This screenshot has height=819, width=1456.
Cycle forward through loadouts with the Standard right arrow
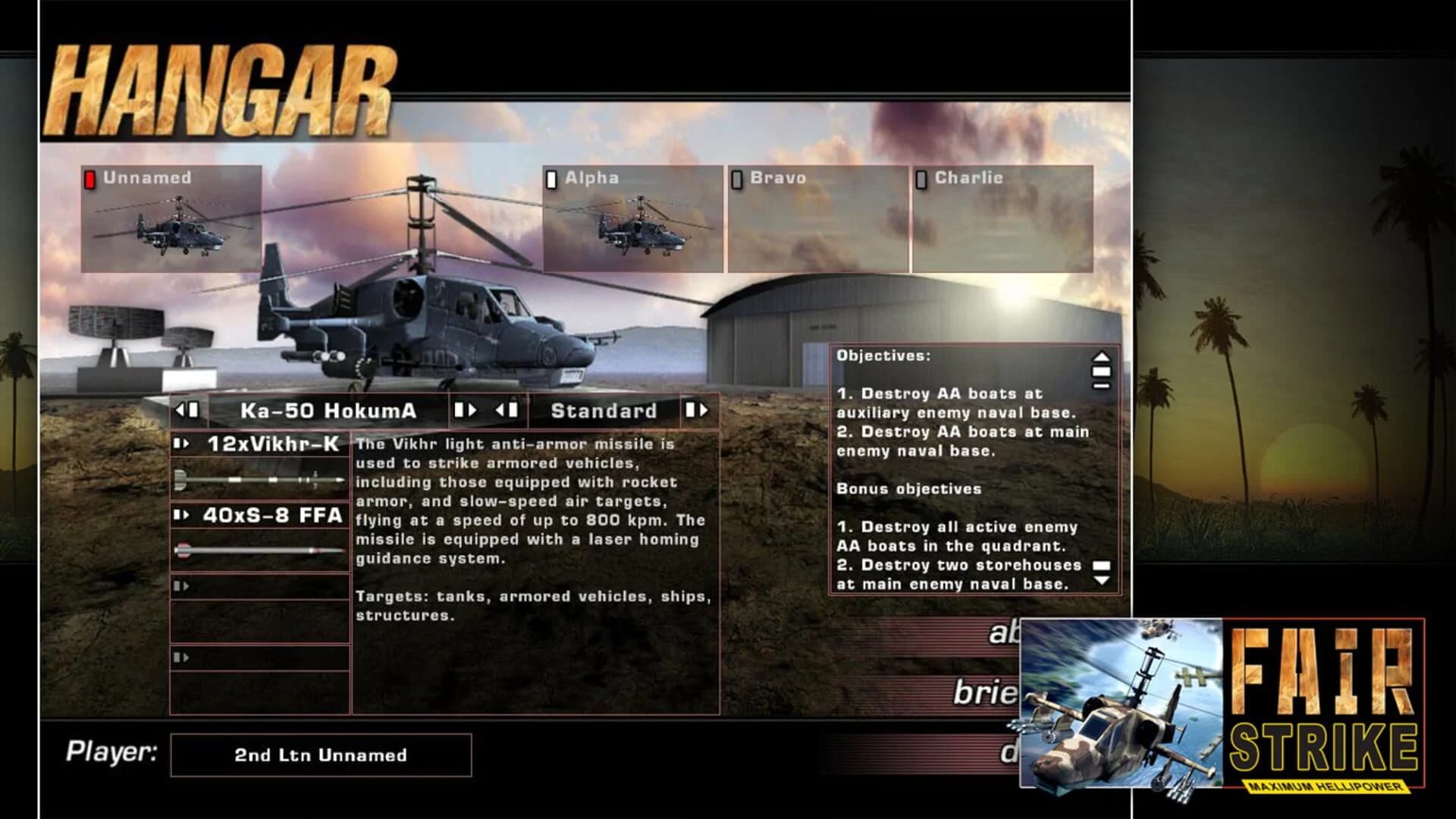pyautogui.click(x=698, y=410)
